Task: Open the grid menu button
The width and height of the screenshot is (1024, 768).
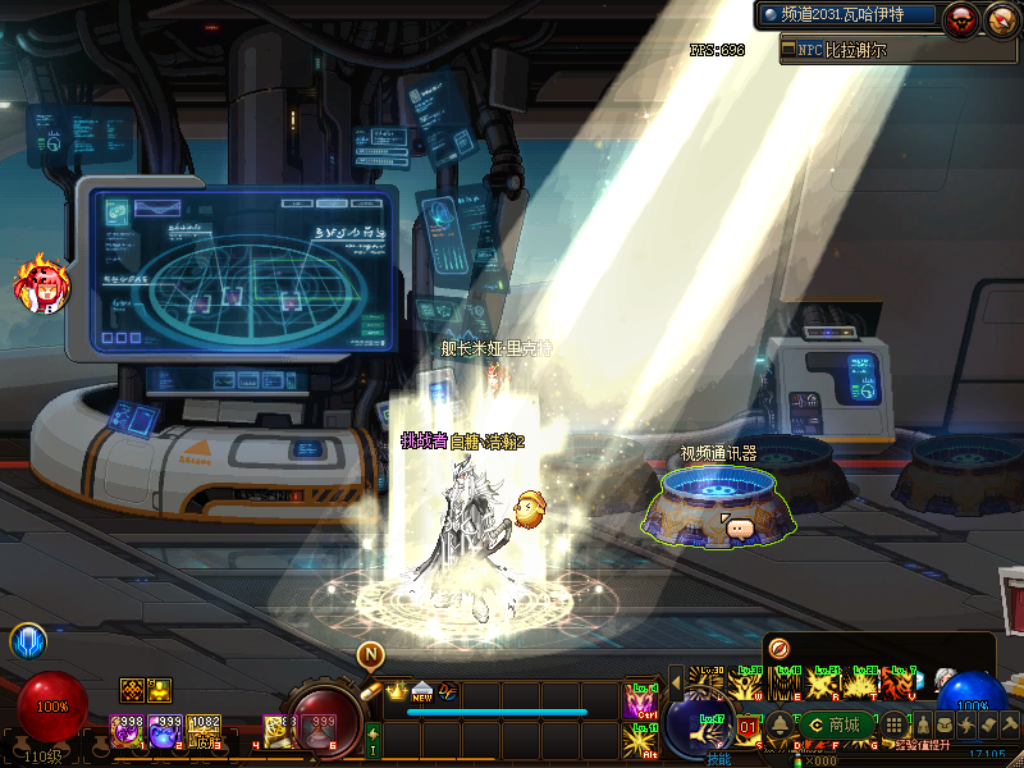Action: coord(894,725)
